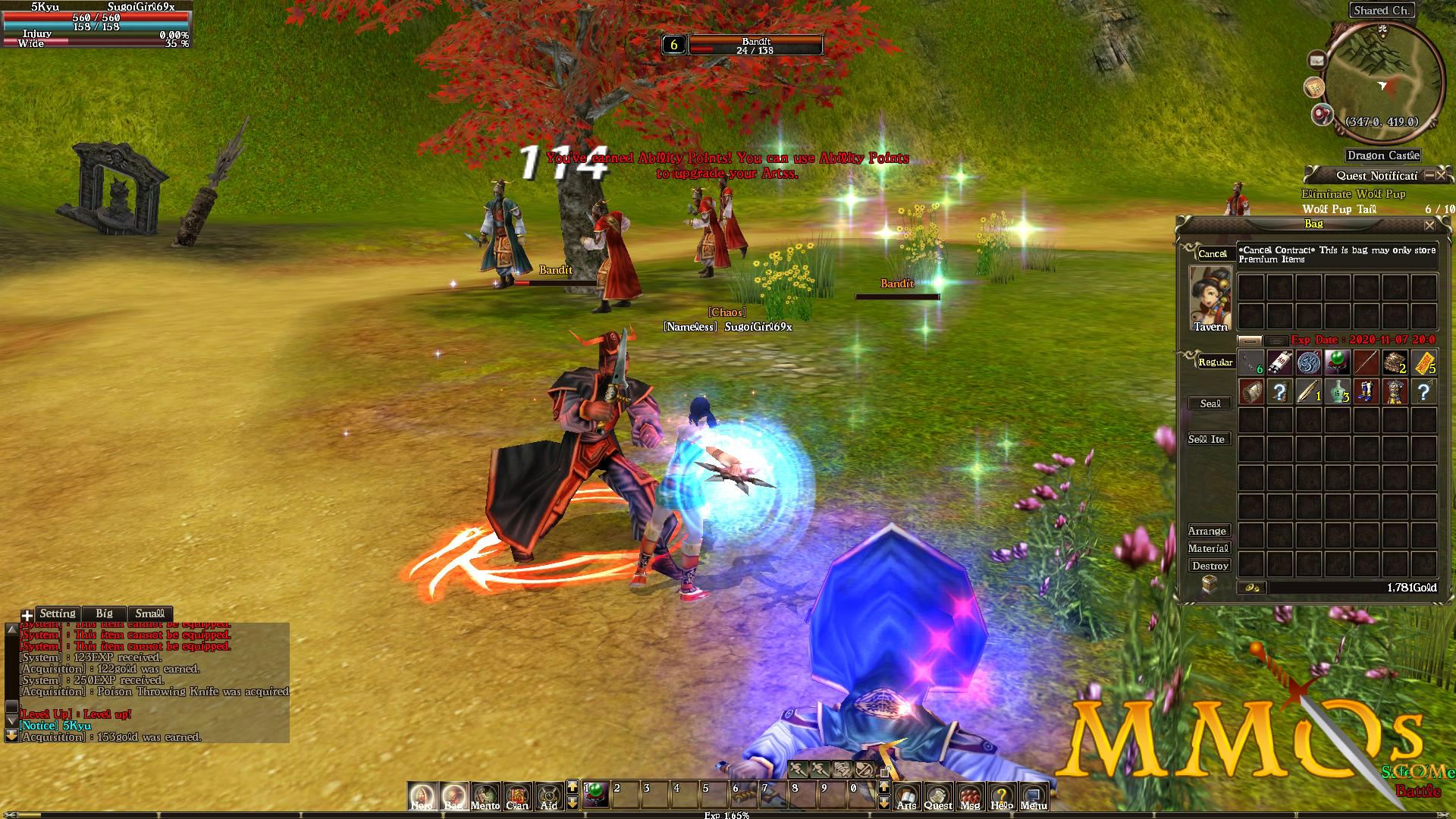This screenshot has height=819, width=1456.
Task: Use the green orb in hotbar slot 1
Action: 596,794
